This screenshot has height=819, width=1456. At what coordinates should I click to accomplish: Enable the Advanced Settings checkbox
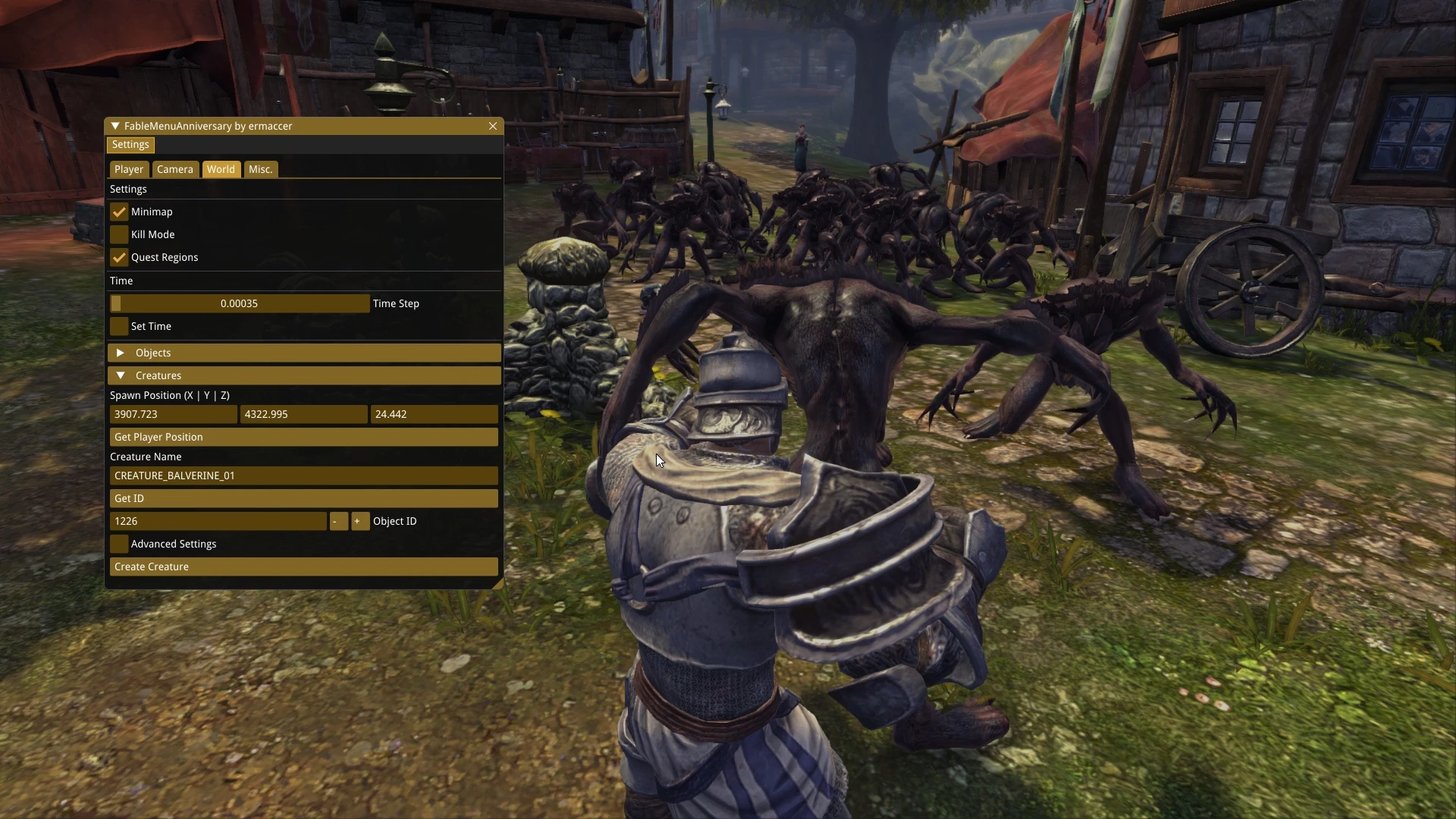click(x=119, y=544)
